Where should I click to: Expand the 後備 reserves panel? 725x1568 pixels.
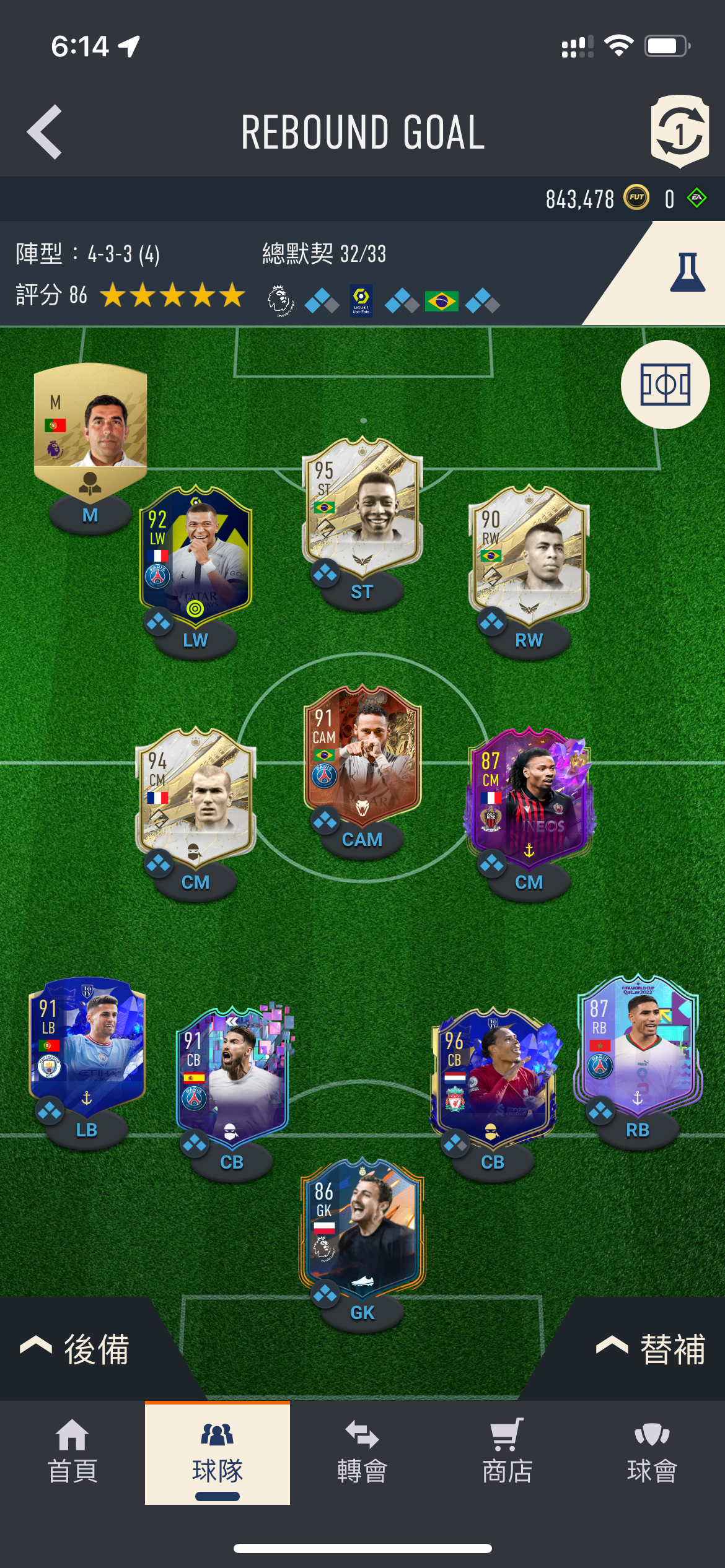tap(76, 1349)
